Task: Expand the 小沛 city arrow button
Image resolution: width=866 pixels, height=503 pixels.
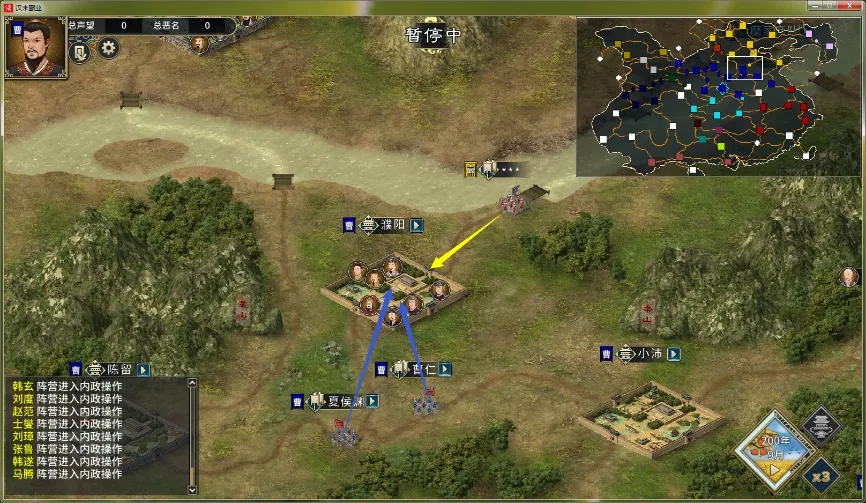Action: pos(674,354)
